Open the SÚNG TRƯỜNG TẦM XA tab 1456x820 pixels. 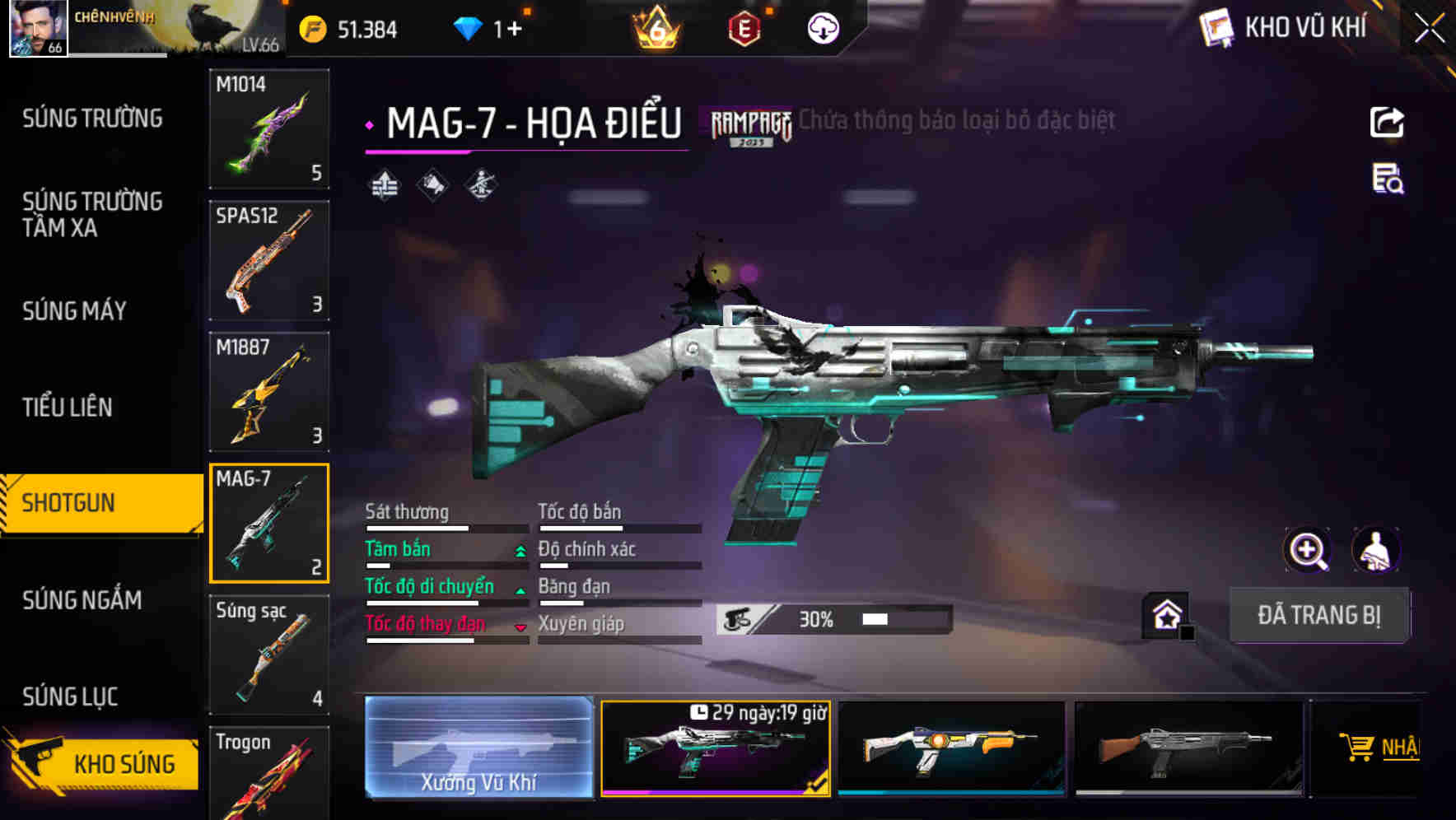click(x=91, y=216)
